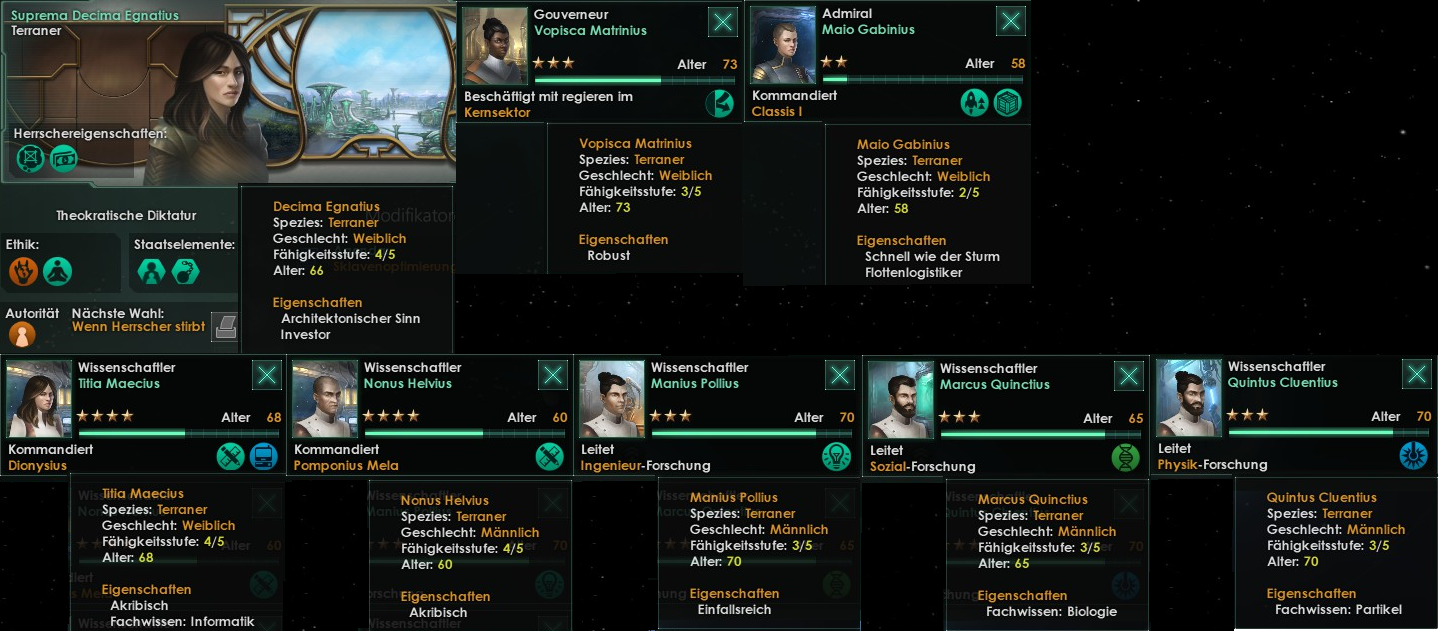
Task: Dismiss scientist Titia Maecius with the X button
Action: [x=266, y=375]
